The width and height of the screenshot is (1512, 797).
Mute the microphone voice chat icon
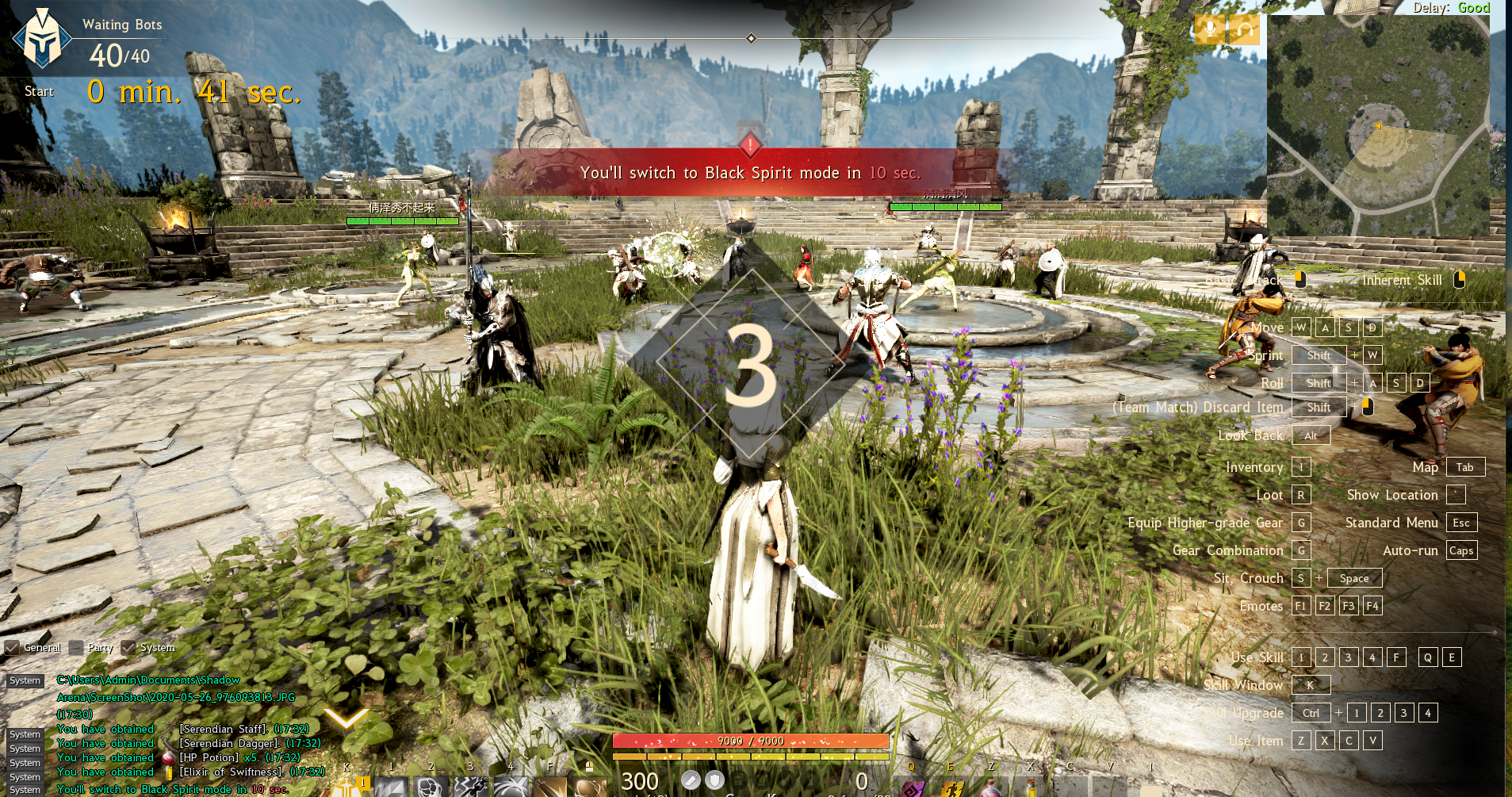pyautogui.click(x=1208, y=29)
